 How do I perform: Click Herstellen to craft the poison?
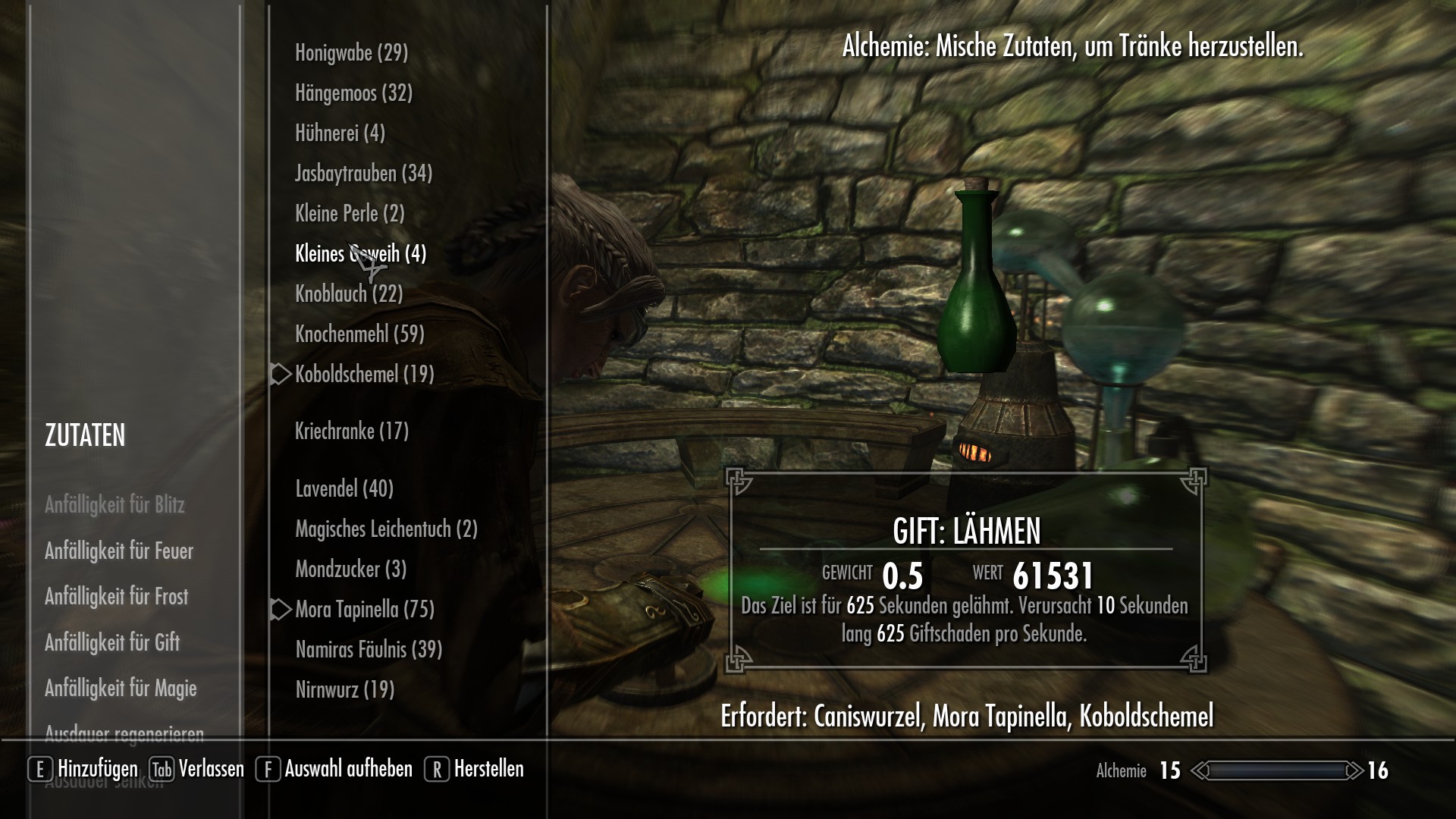(x=488, y=768)
